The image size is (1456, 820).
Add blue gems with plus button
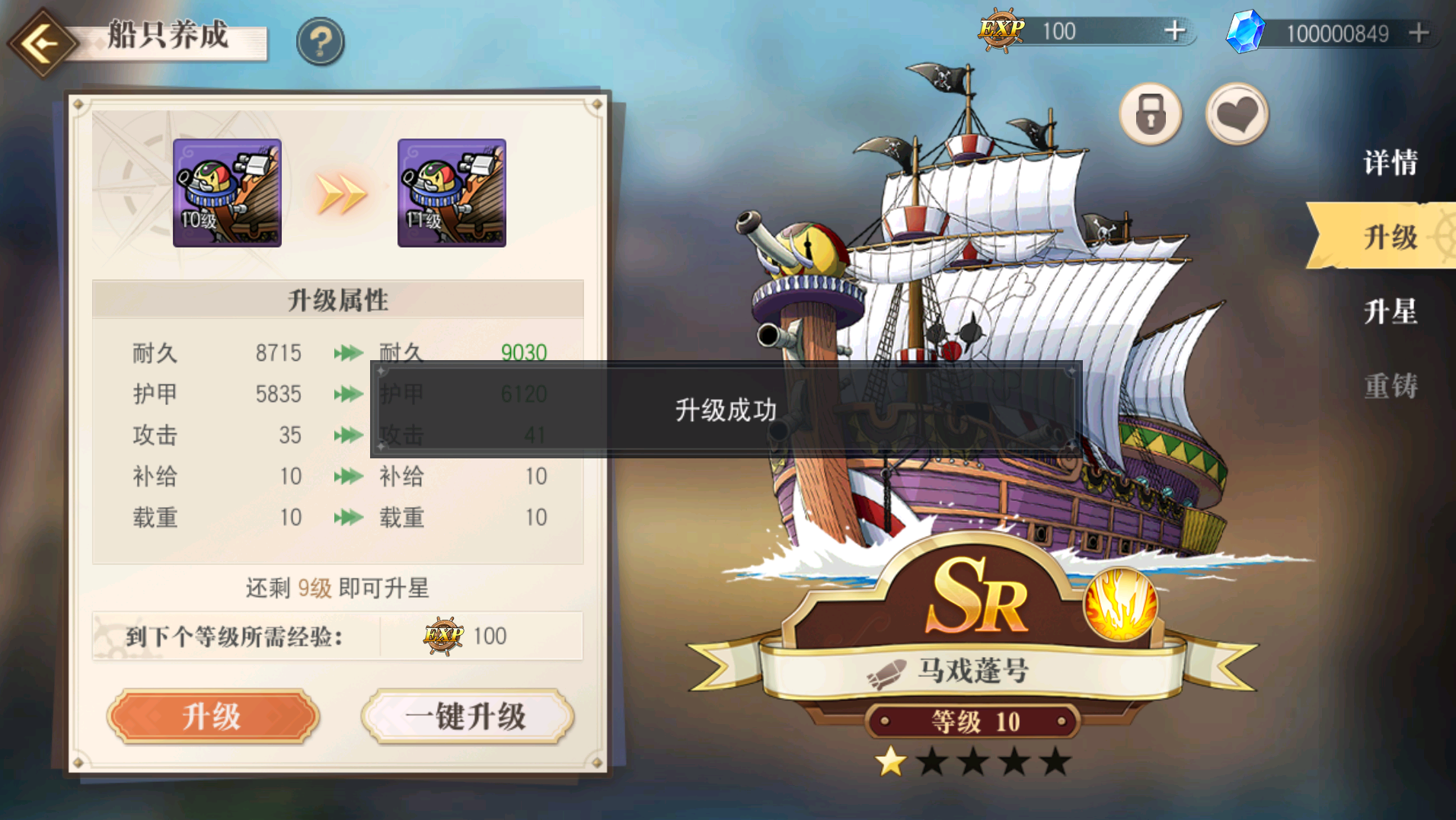tap(1419, 33)
